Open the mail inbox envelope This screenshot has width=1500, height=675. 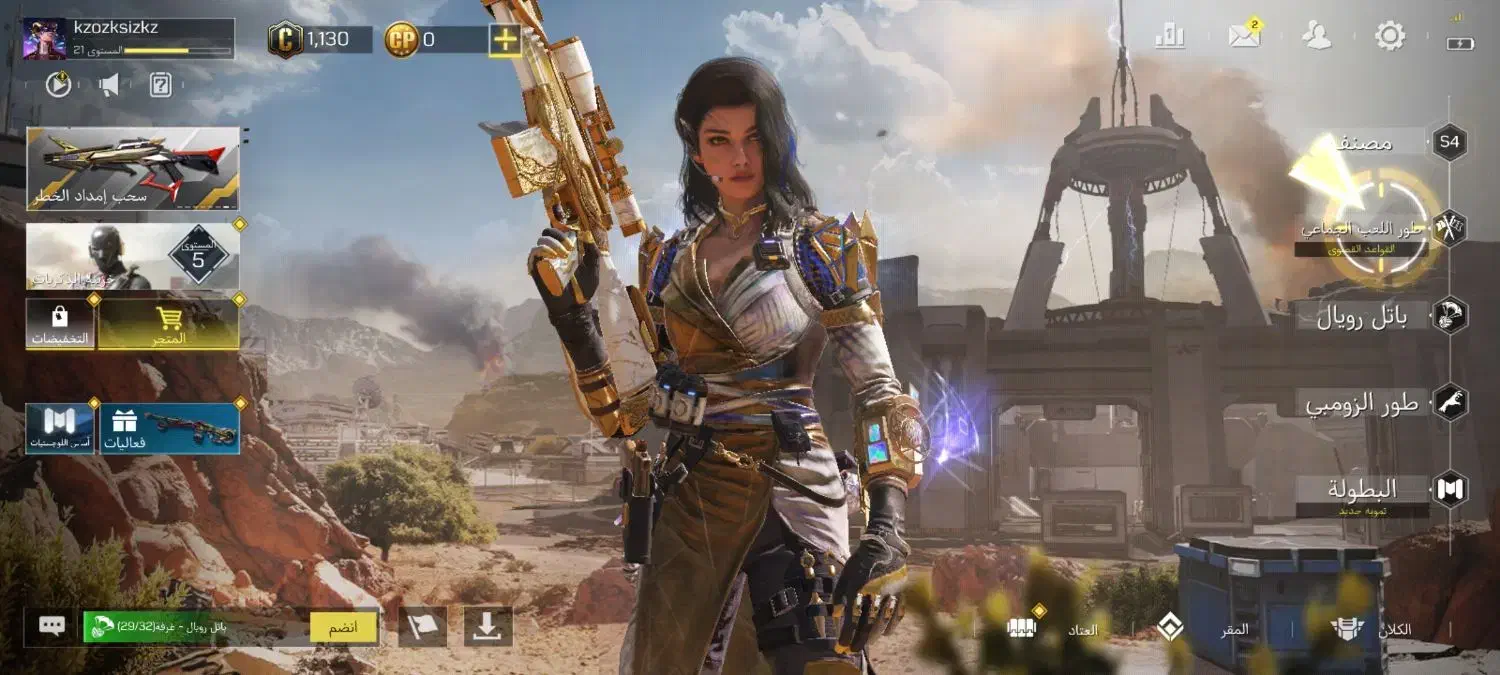(1244, 37)
